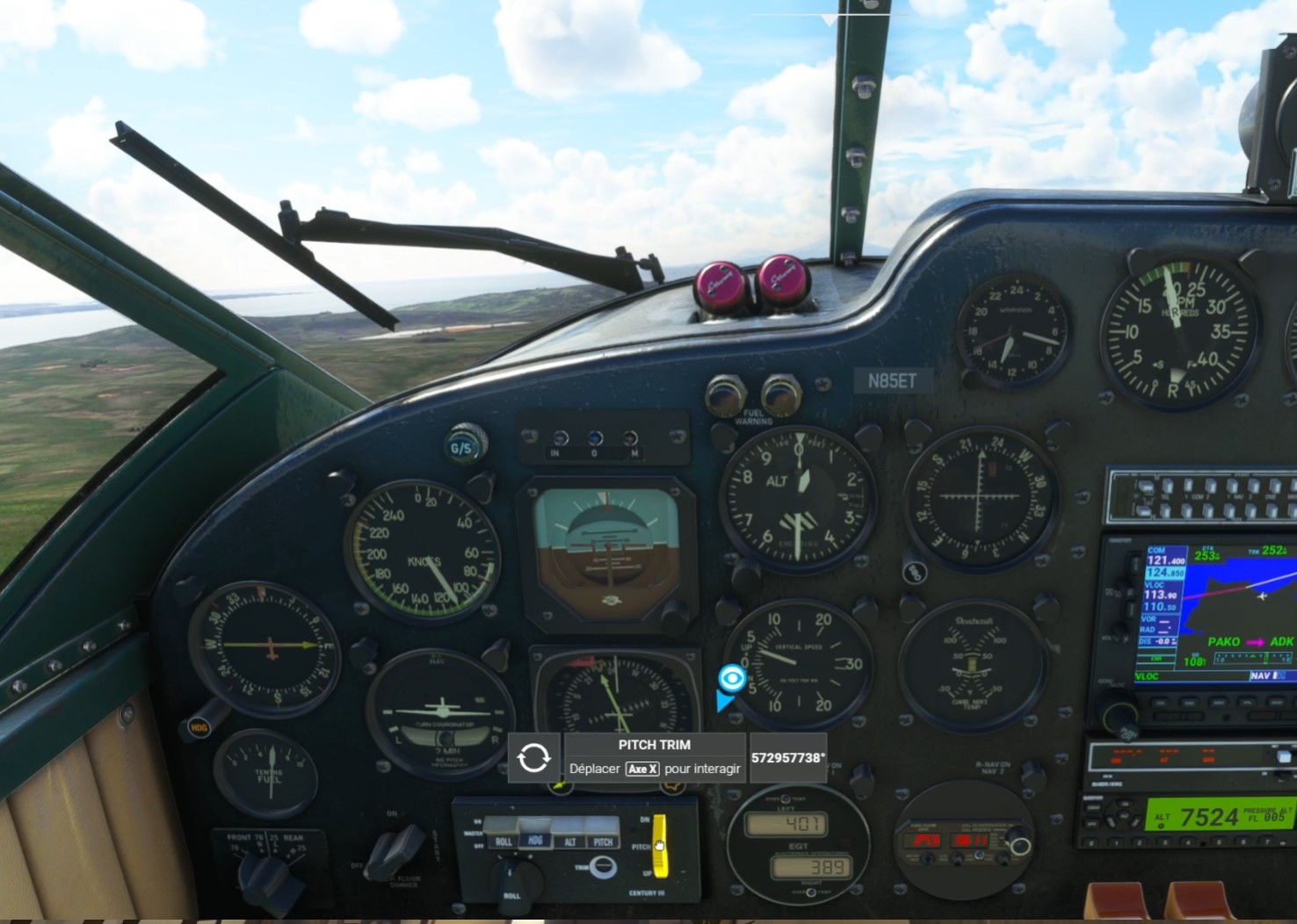1297x924 pixels.
Task: Click the yellow PITCH trim lever
Action: [660, 847]
